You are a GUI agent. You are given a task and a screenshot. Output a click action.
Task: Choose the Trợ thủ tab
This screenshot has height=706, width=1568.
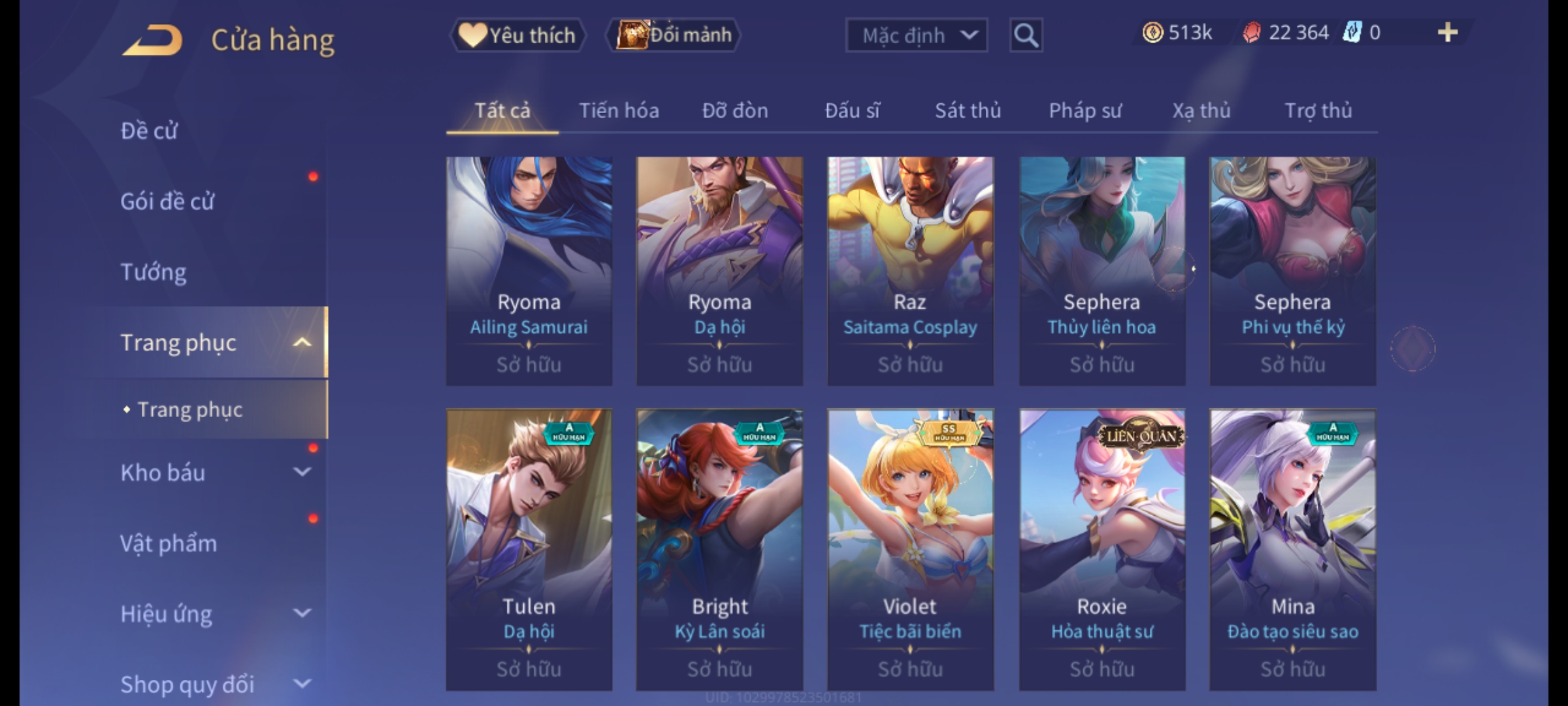pyautogui.click(x=1318, y=111)
